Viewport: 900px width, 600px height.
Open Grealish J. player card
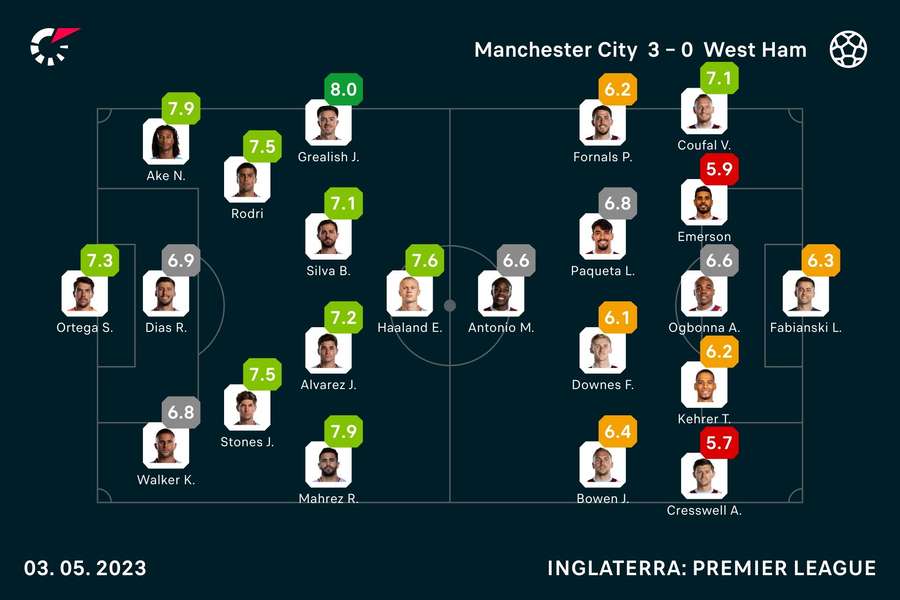pos(328,123)
